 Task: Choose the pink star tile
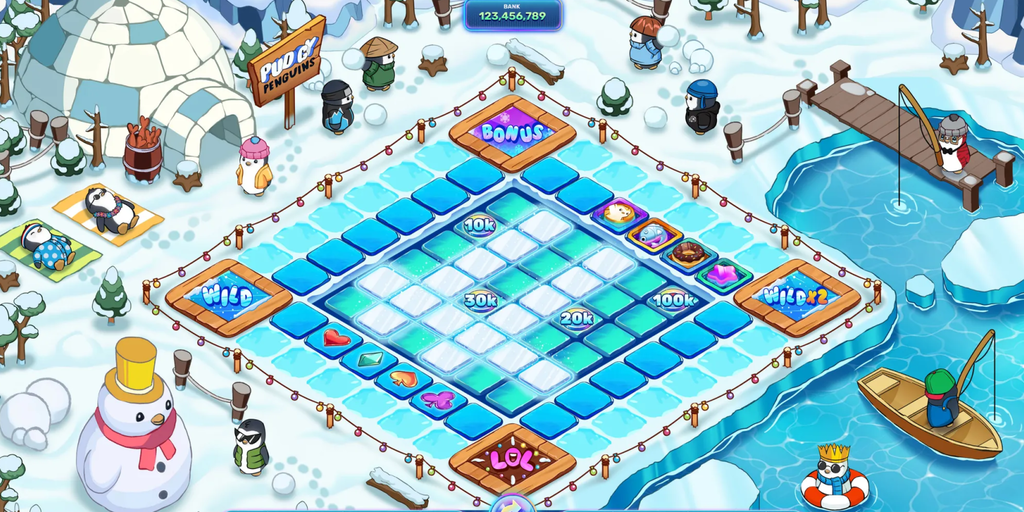[723, 273]
